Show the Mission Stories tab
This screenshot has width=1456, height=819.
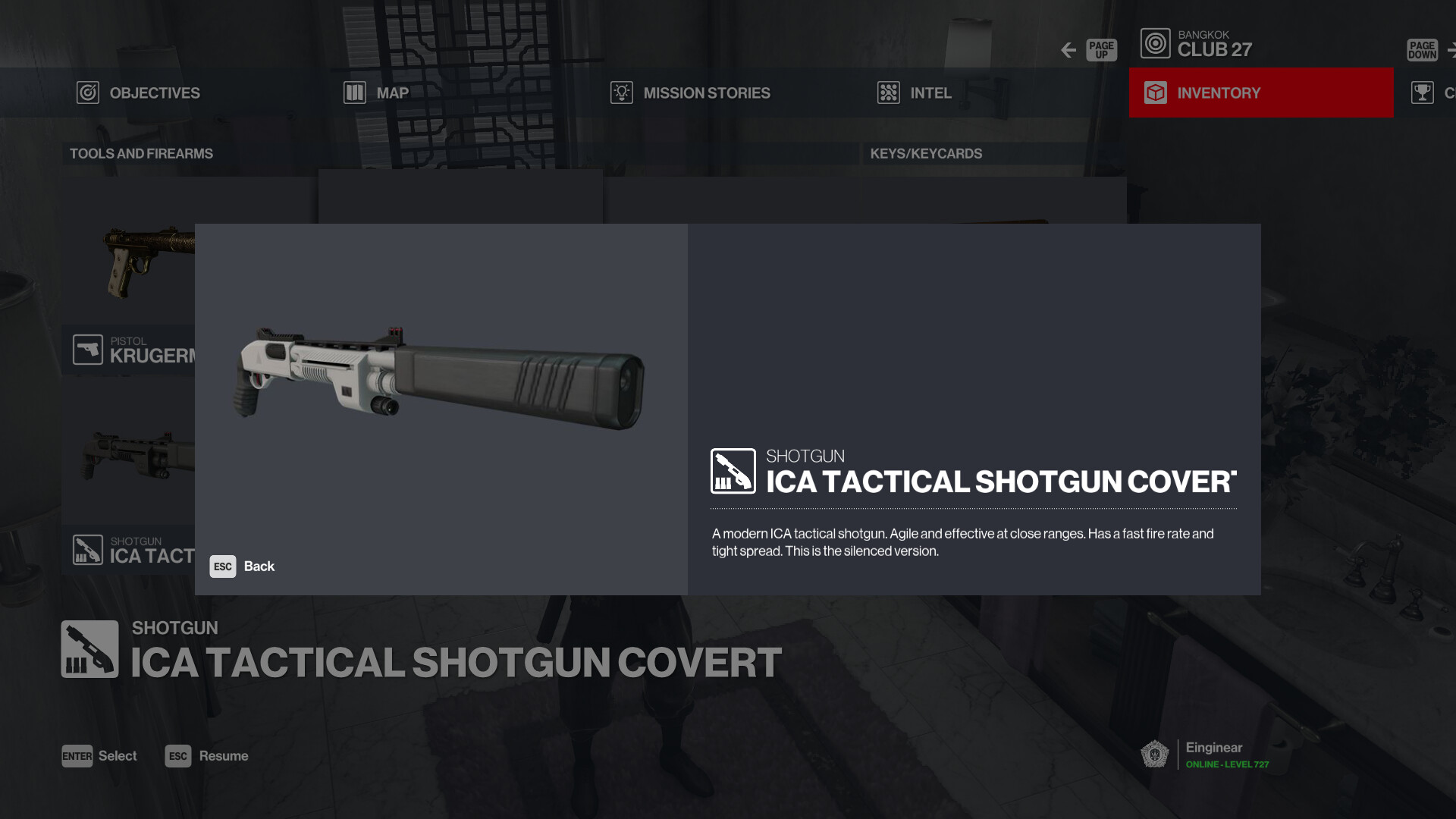[690, 93]
